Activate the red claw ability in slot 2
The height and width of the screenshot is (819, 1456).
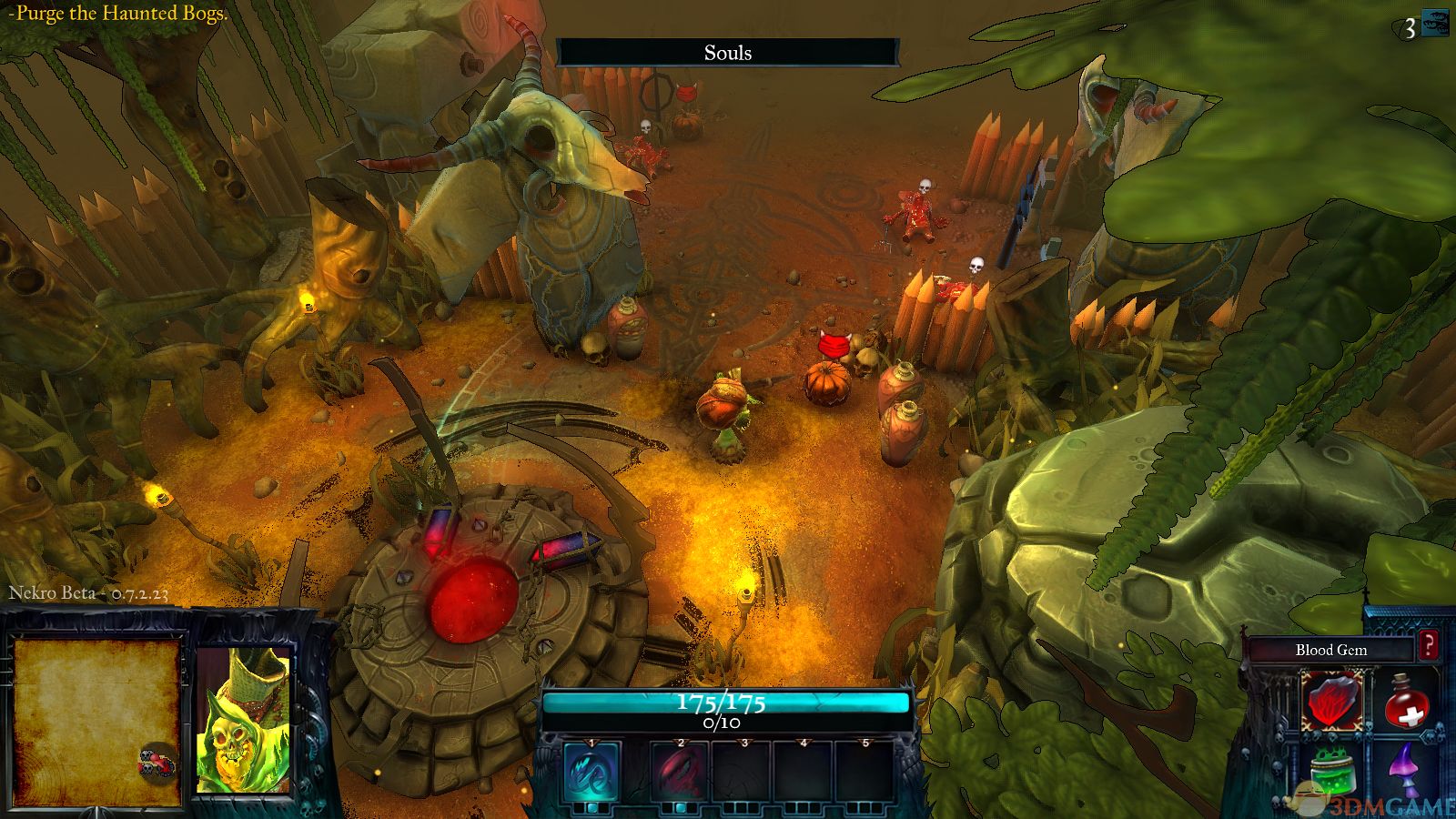point(679,773)
